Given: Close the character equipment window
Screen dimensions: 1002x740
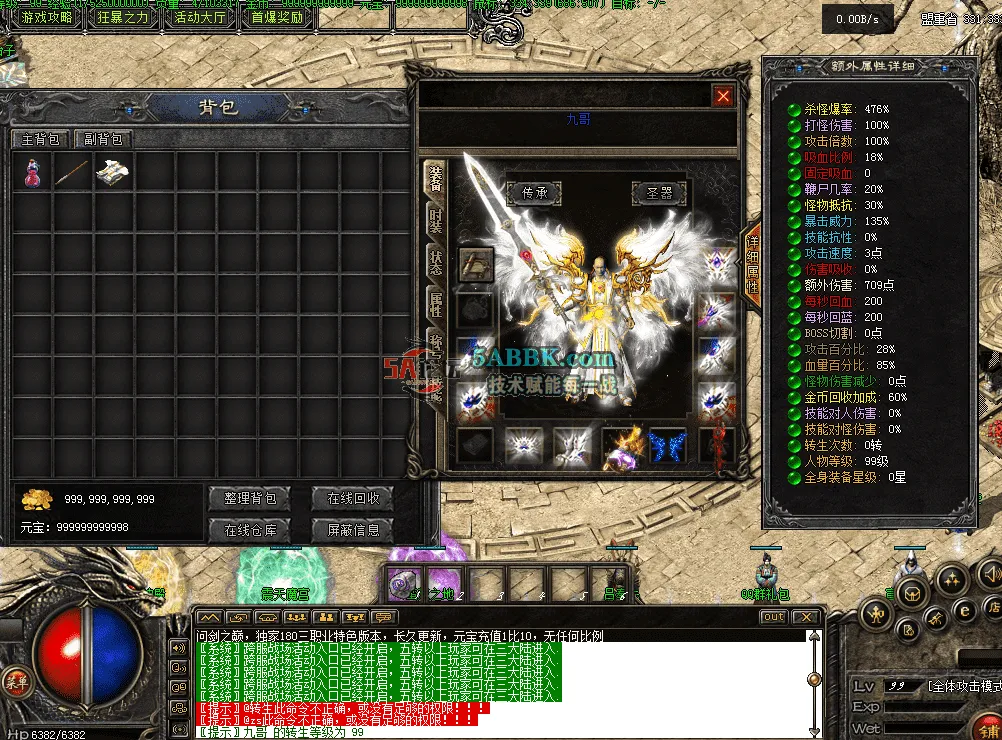Looking at the screenshot, I should coord(723,96).
